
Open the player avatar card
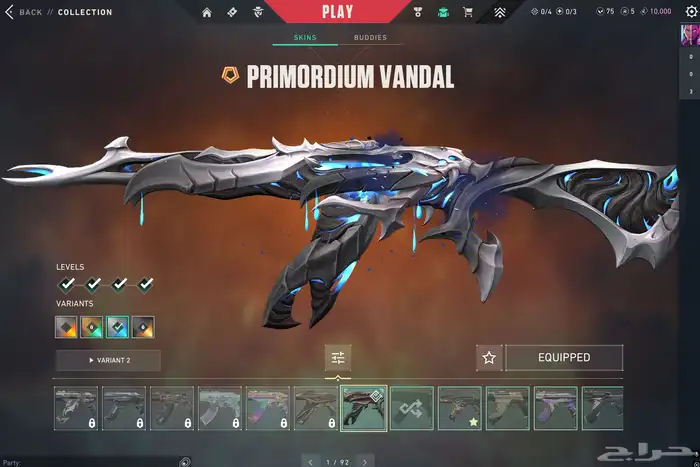(689, 35)
